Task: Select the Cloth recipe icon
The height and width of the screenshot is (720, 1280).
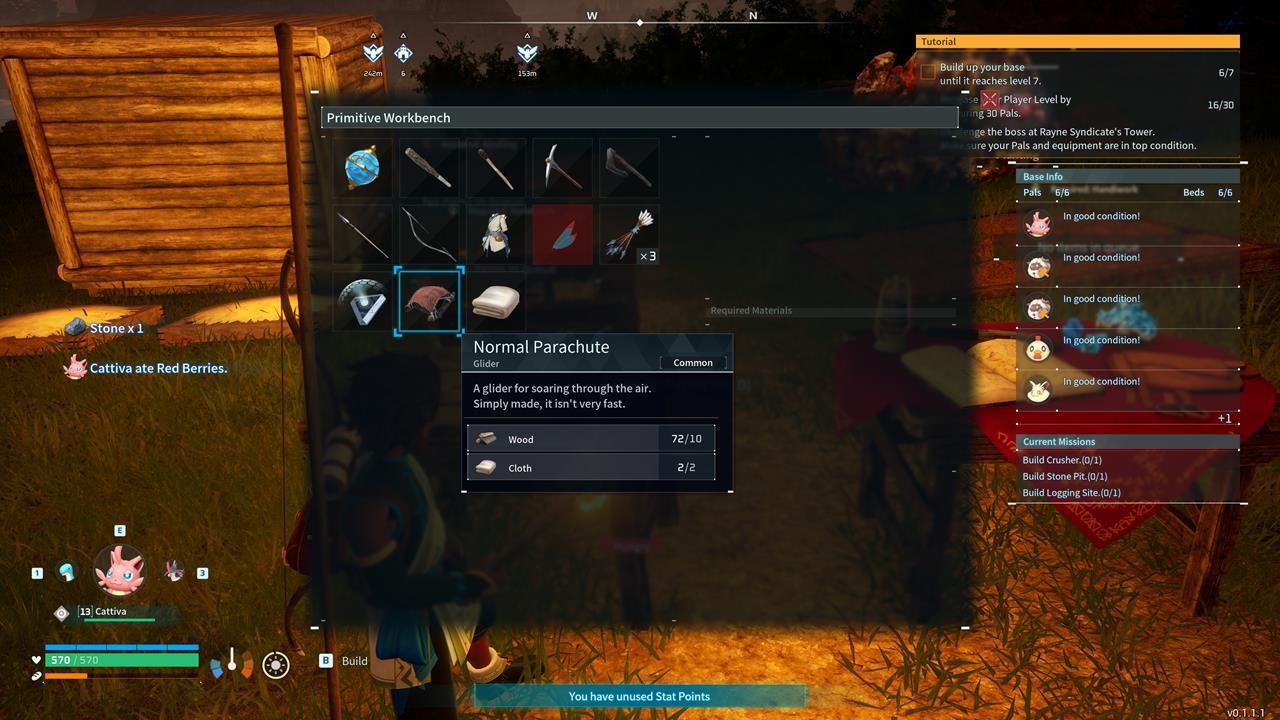Action: click(495, 300)
